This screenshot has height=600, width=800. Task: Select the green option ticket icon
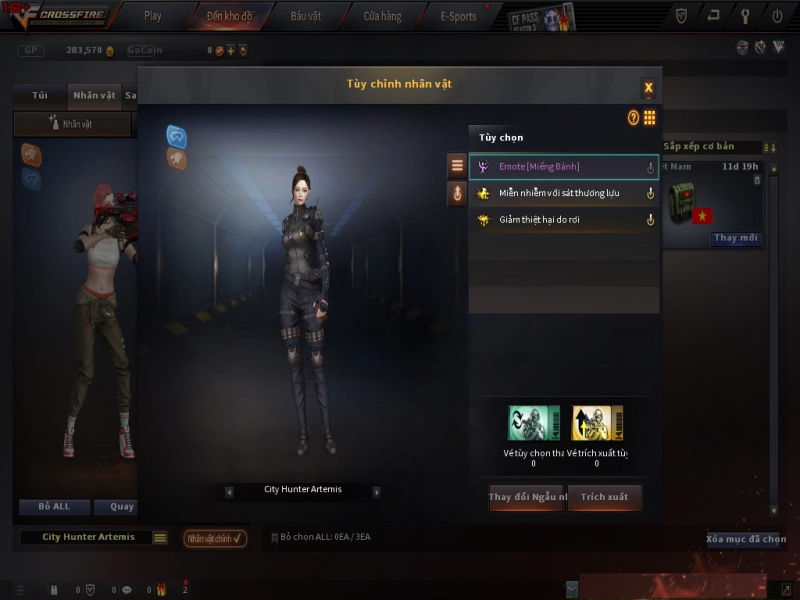coord(533,423)
